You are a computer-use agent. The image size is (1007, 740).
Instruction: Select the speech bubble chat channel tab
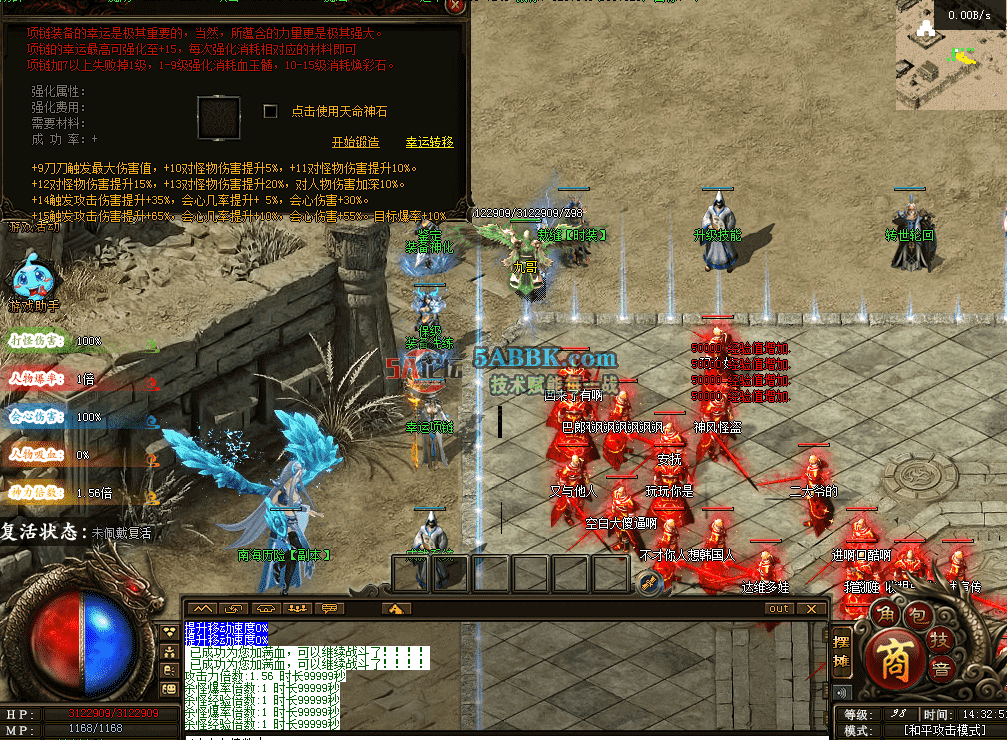pyautogui.click(x=329, y=608)
